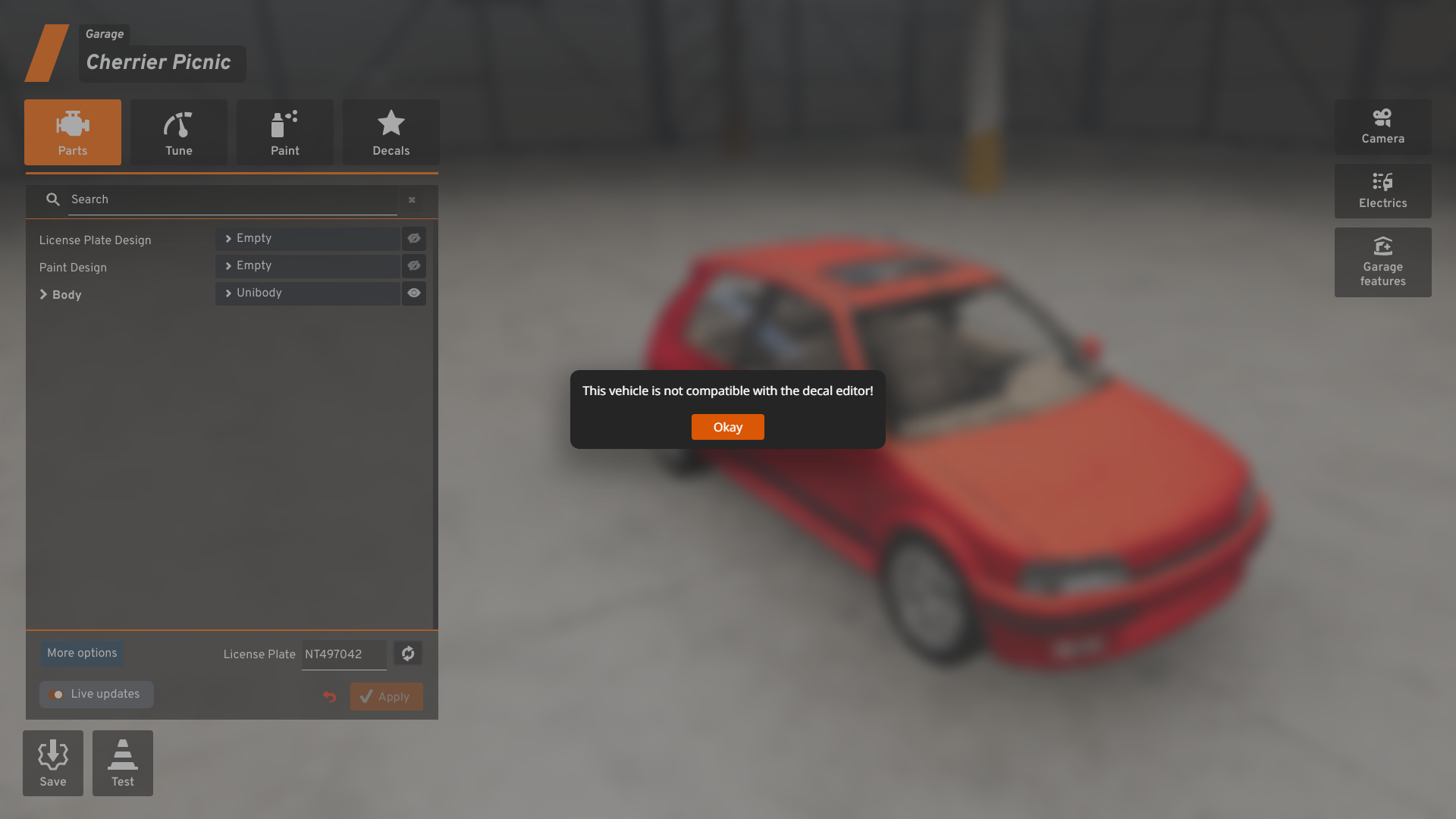Clear the search with the X button
This screenshot has width=1456, height=819.
pyautogui.click(x=412, y=200)
